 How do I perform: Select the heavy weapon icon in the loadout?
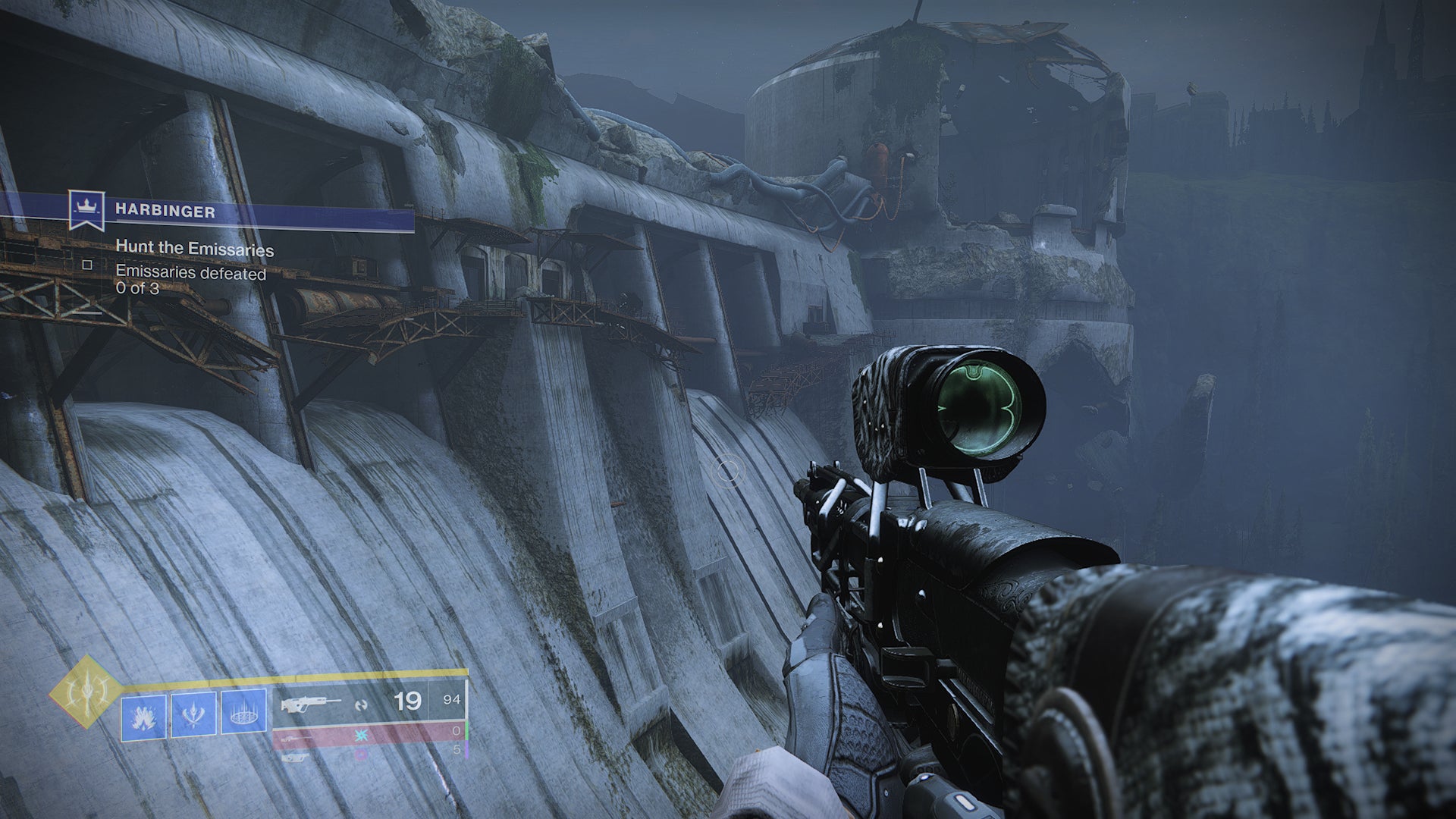tap(294, 758)
